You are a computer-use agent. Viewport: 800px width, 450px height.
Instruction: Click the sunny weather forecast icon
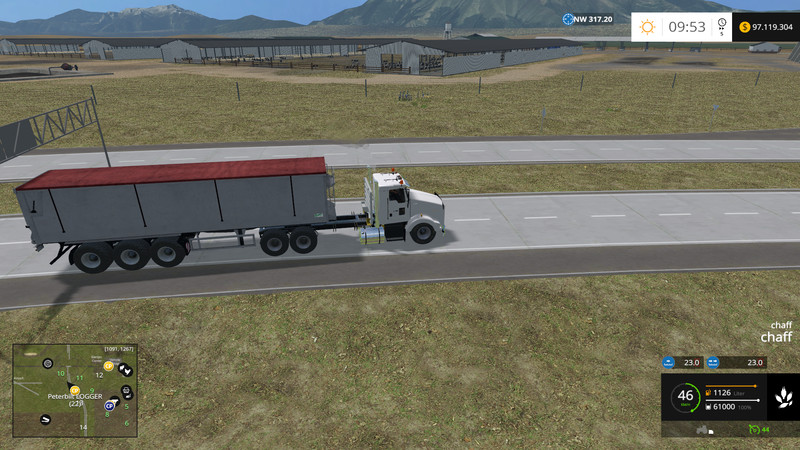[648, 27]
